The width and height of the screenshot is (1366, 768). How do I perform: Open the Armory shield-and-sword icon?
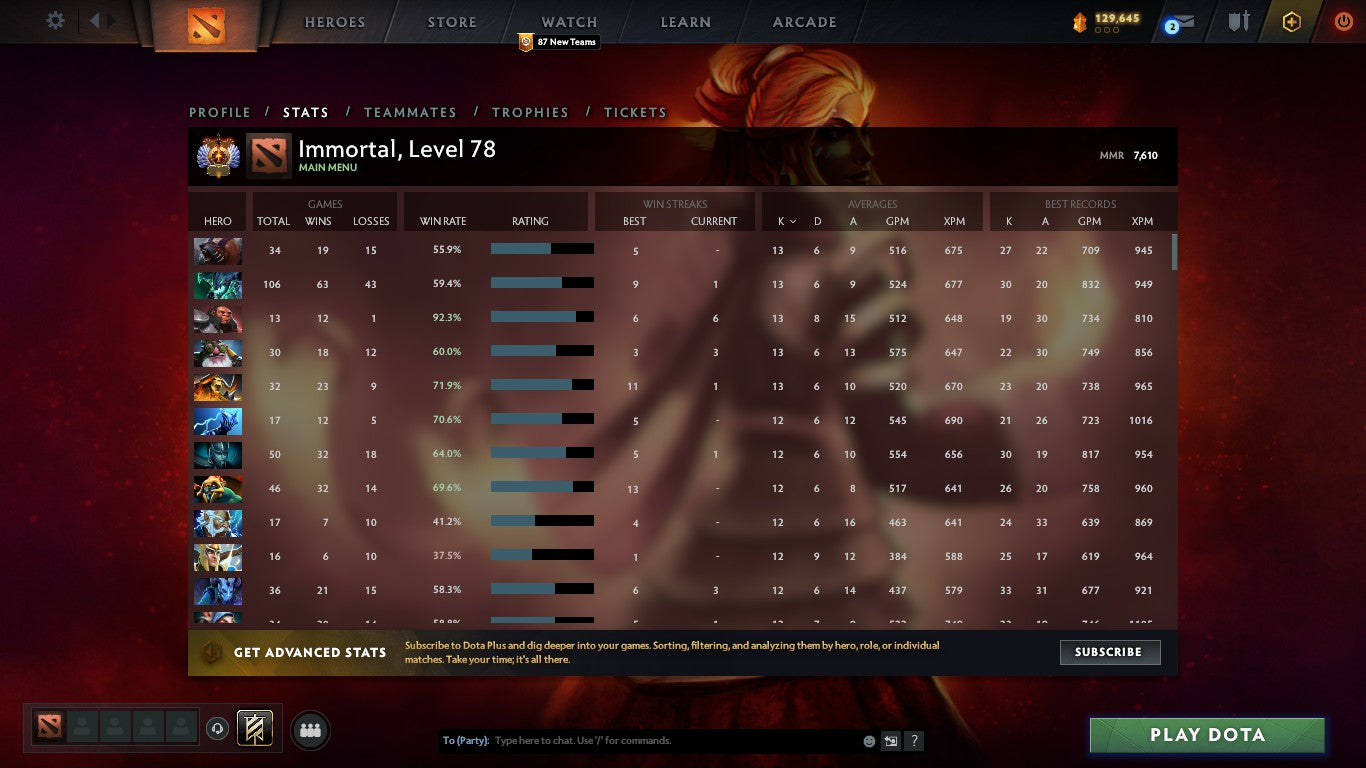pos(1236,21)
